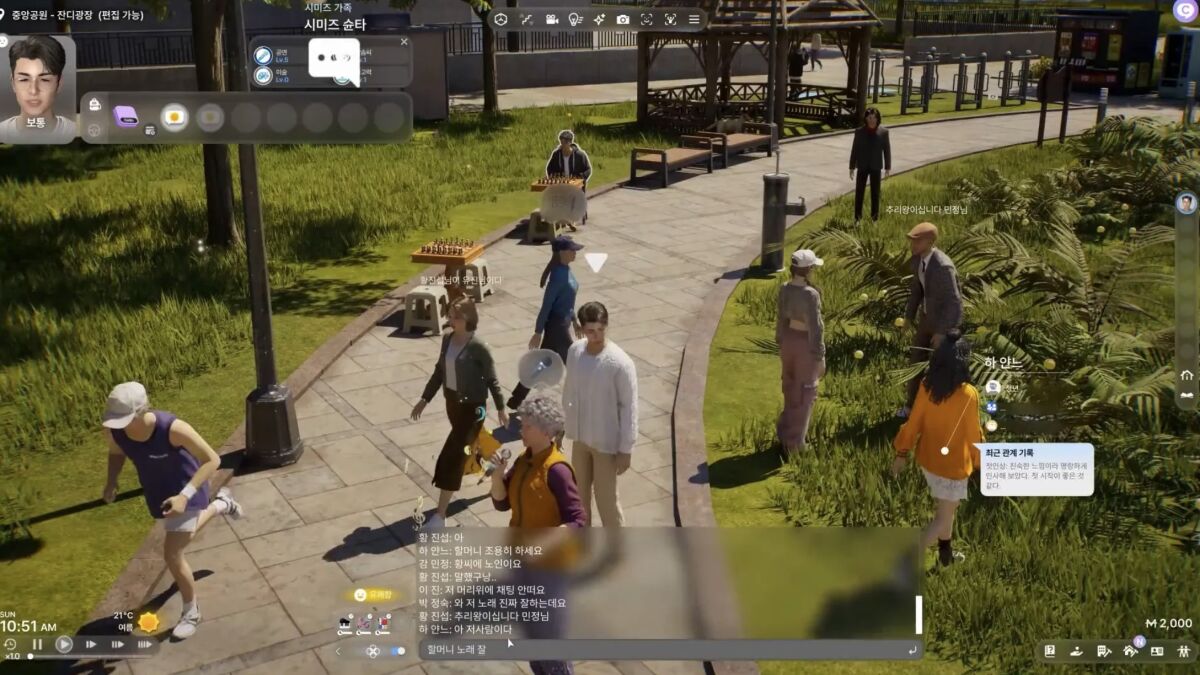Toggle the blue switch beside the clover icon
1200x675 pixels.
[397, 651]
